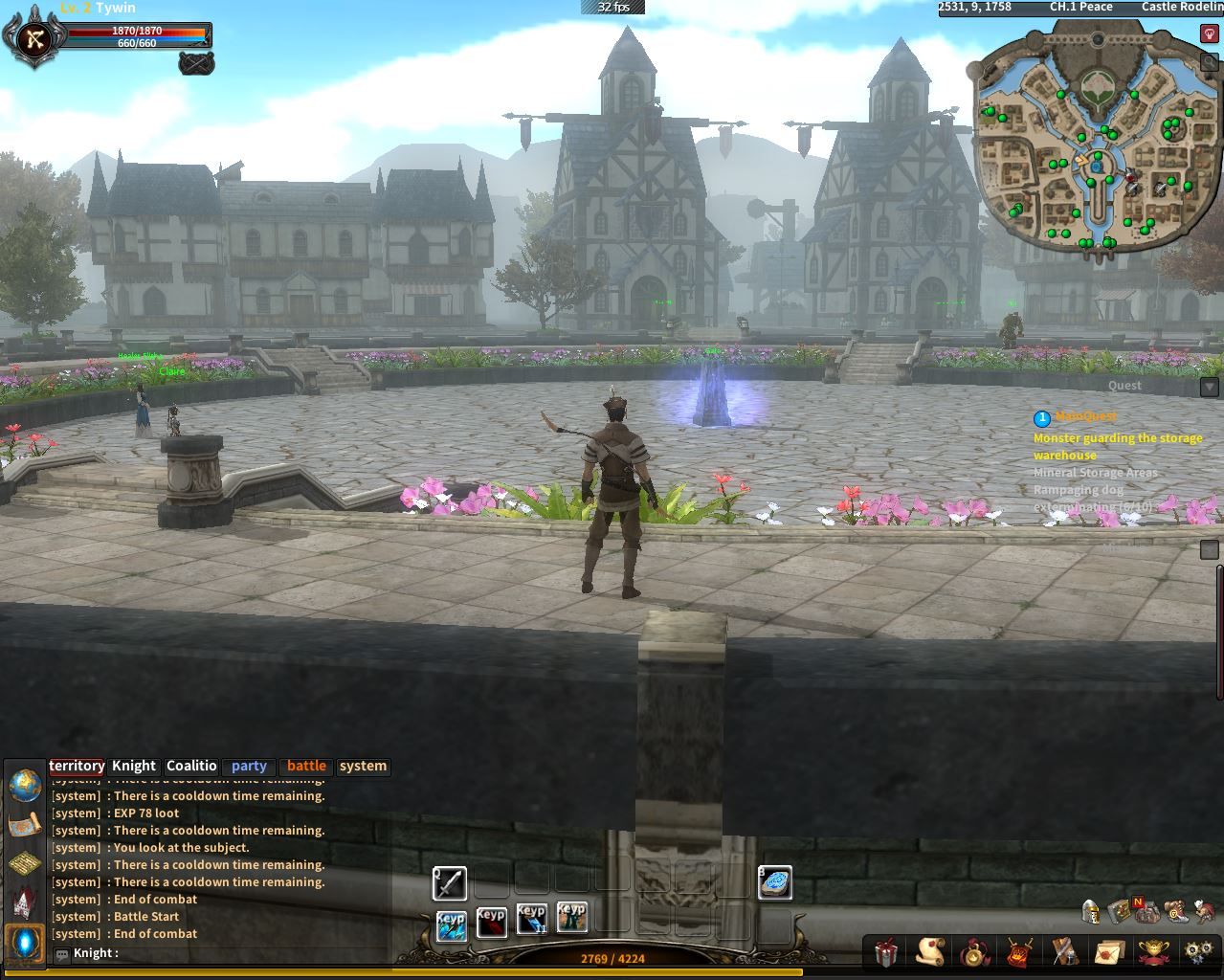
Task: Open the gold trophy rankings menu
Action: tap(1153, 952)
